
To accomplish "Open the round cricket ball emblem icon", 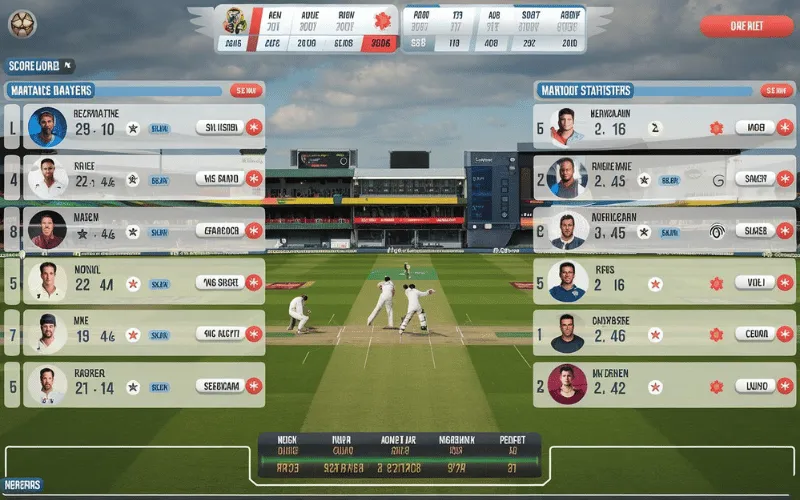I will coord(20,21).
